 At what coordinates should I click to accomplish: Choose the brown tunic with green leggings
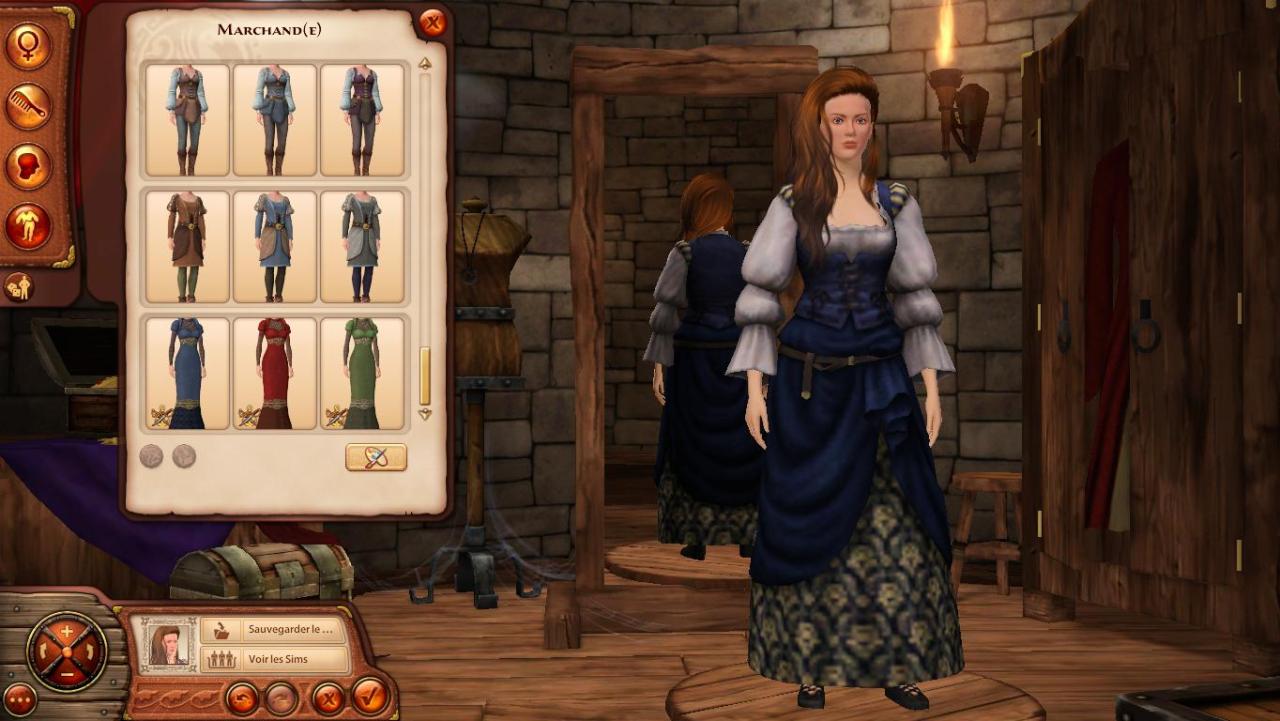point(187,246)
